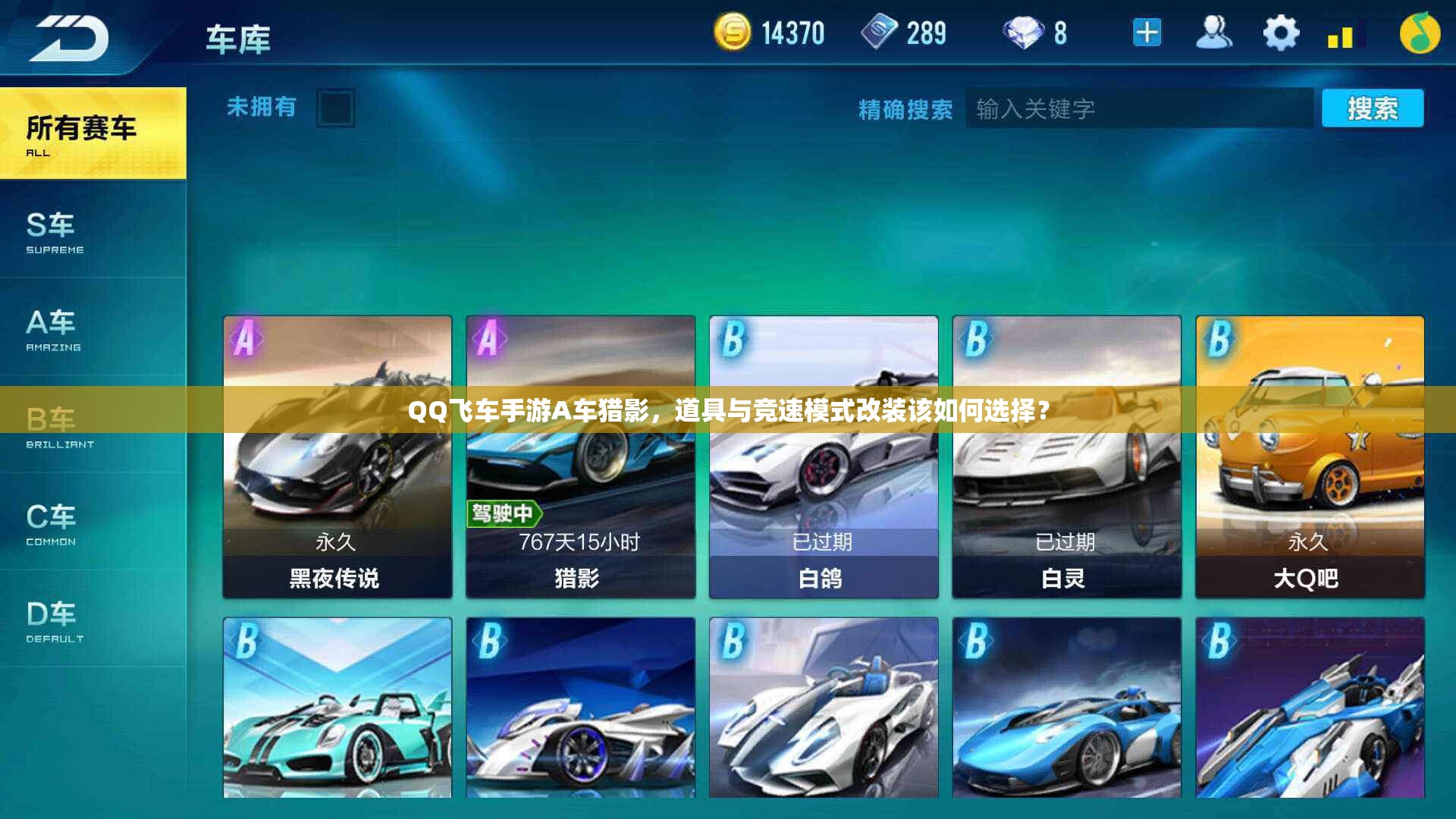Viewport: 1456px width, 819px height.
Task: Click the plus recharge icon
Action: point(1147,33)
